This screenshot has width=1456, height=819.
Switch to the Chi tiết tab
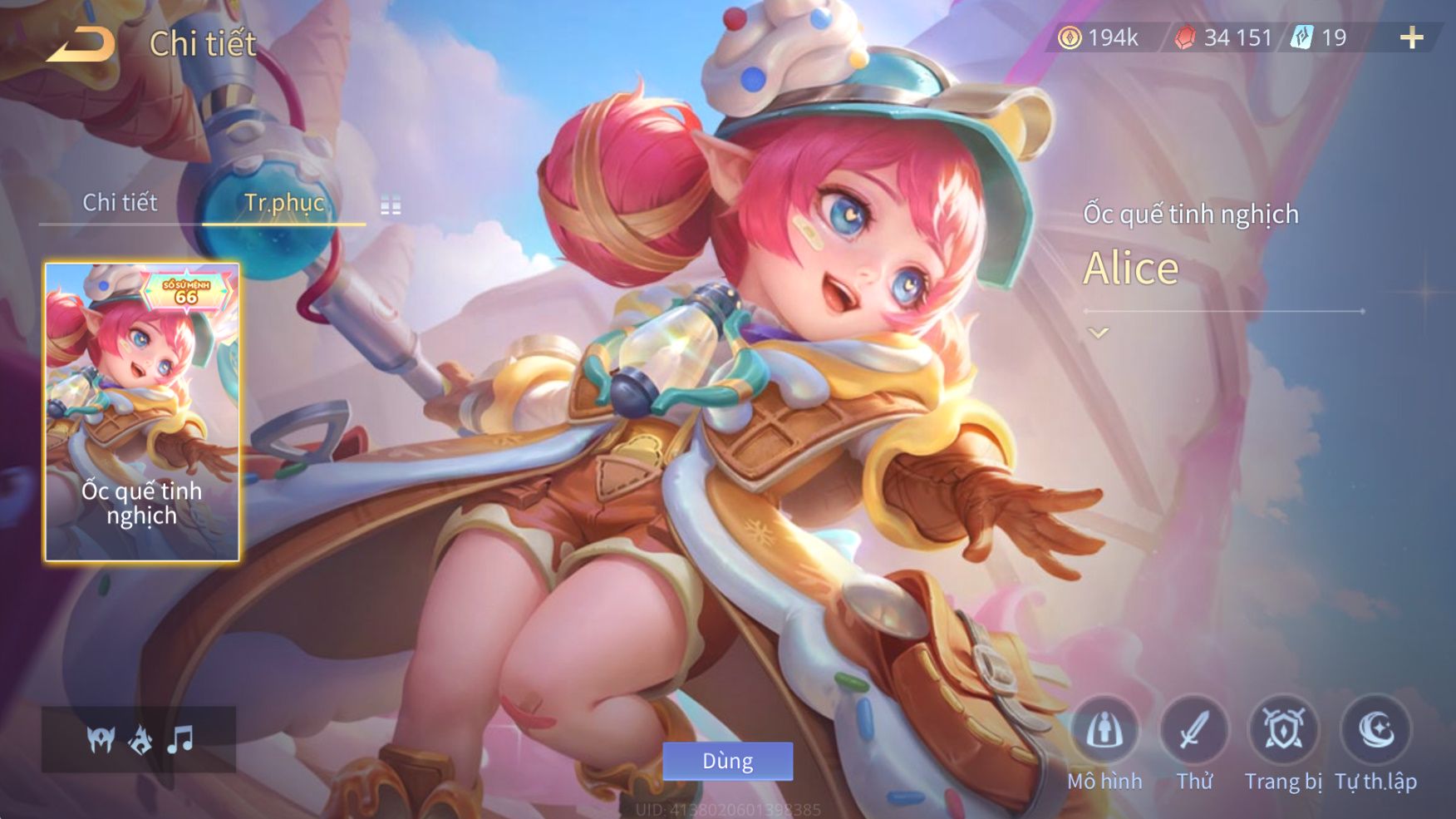click(x=120, y=202)
